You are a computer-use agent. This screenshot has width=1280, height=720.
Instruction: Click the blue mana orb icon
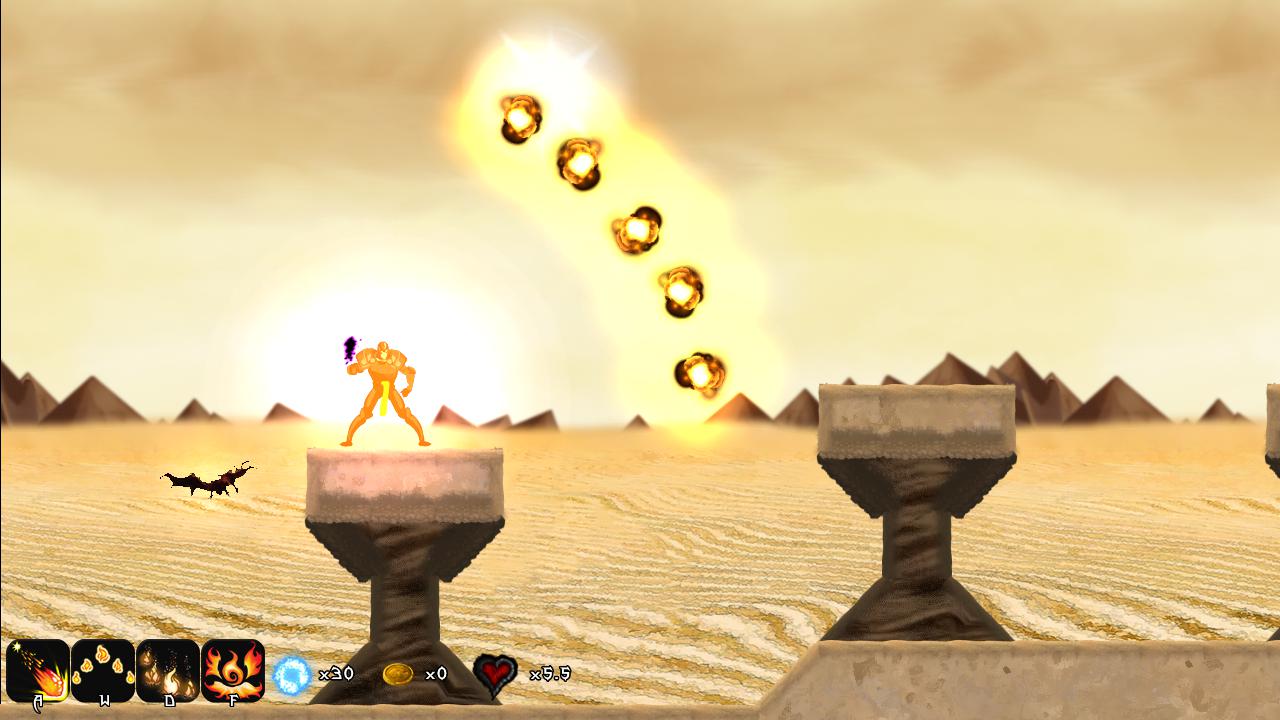coord(289,673)
